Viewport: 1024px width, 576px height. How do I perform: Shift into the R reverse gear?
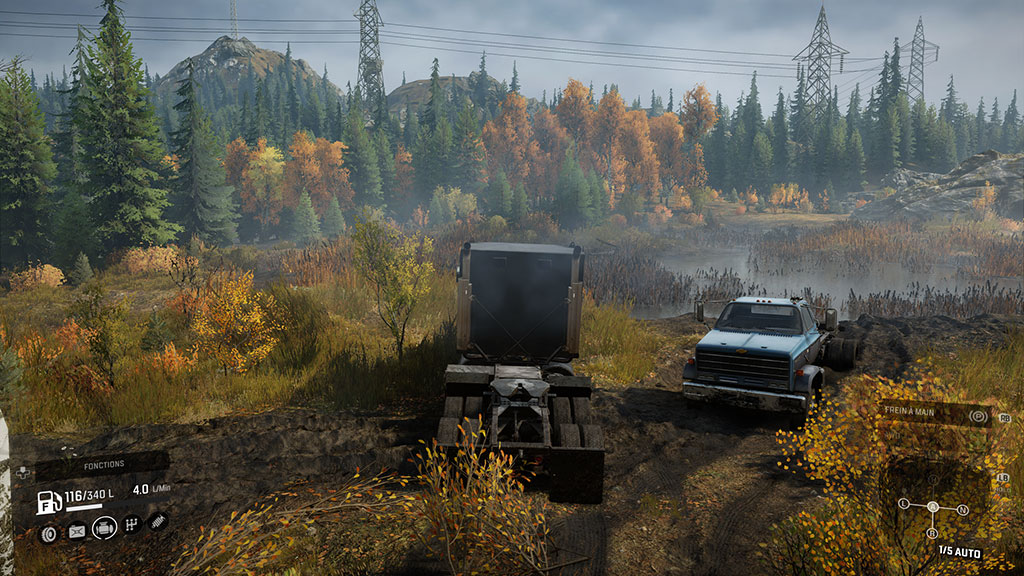(934, 533)
